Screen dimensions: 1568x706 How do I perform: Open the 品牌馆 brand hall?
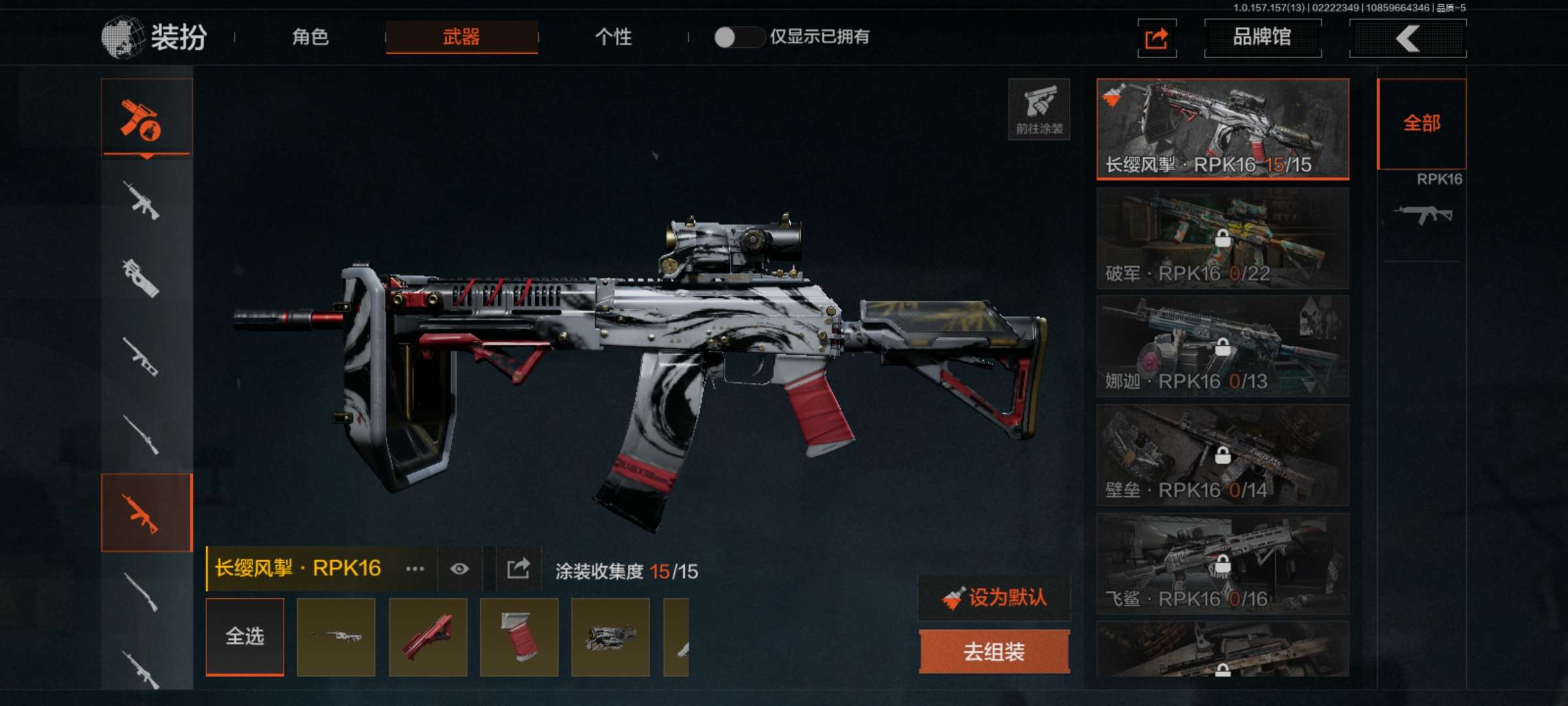tap(1262, 38)
